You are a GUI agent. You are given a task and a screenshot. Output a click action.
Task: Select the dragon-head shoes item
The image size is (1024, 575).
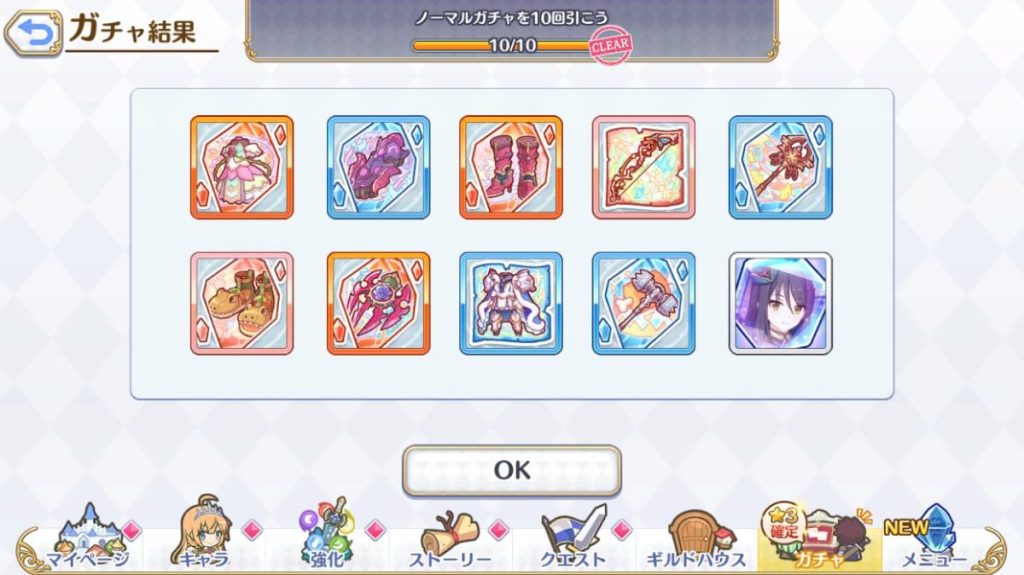click(242, 303)
